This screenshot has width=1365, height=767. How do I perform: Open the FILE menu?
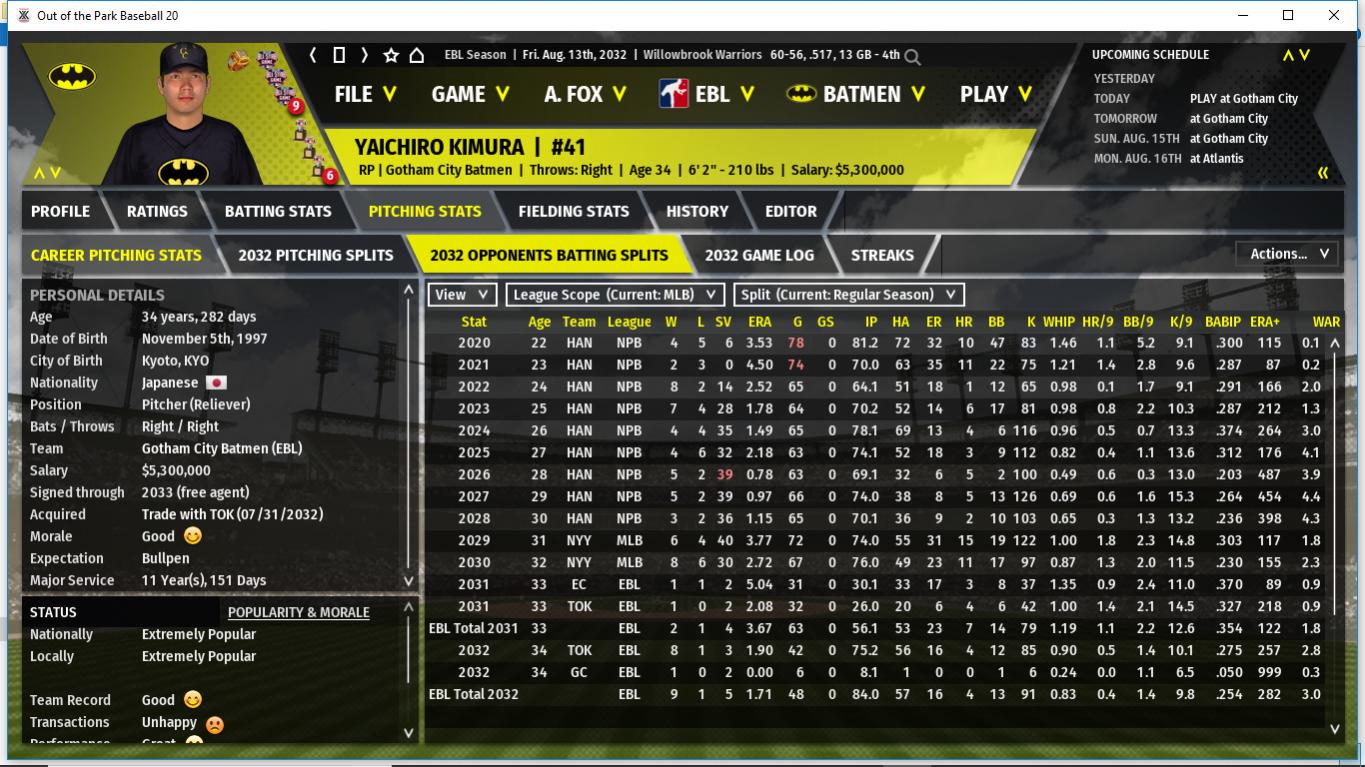pyautogui.click(x=365, y=94)
